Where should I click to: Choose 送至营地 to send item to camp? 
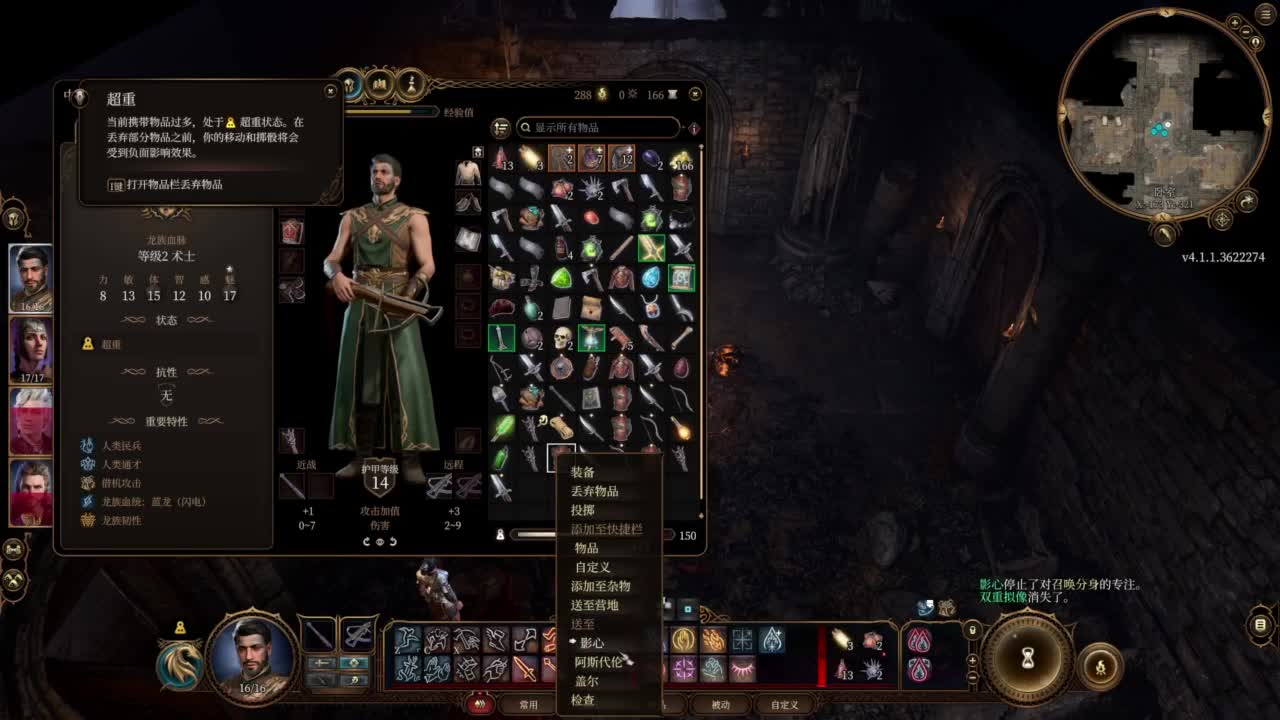point(594,605)
